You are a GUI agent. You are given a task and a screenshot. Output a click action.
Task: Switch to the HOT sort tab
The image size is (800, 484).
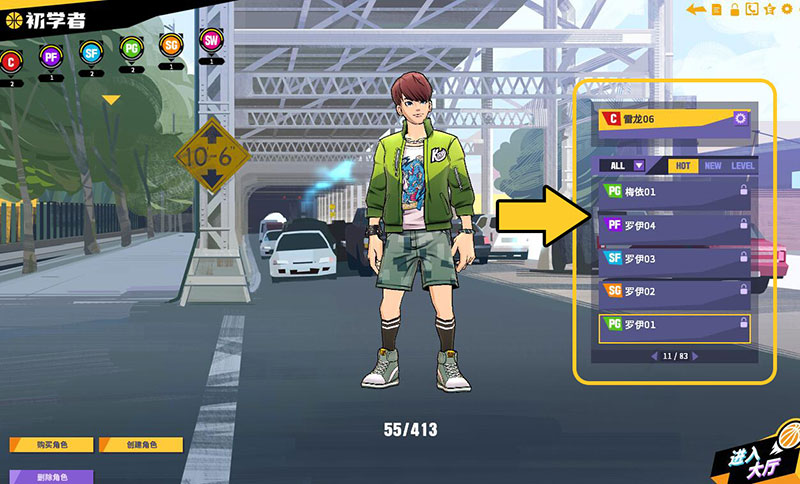(x=682, y=166)
